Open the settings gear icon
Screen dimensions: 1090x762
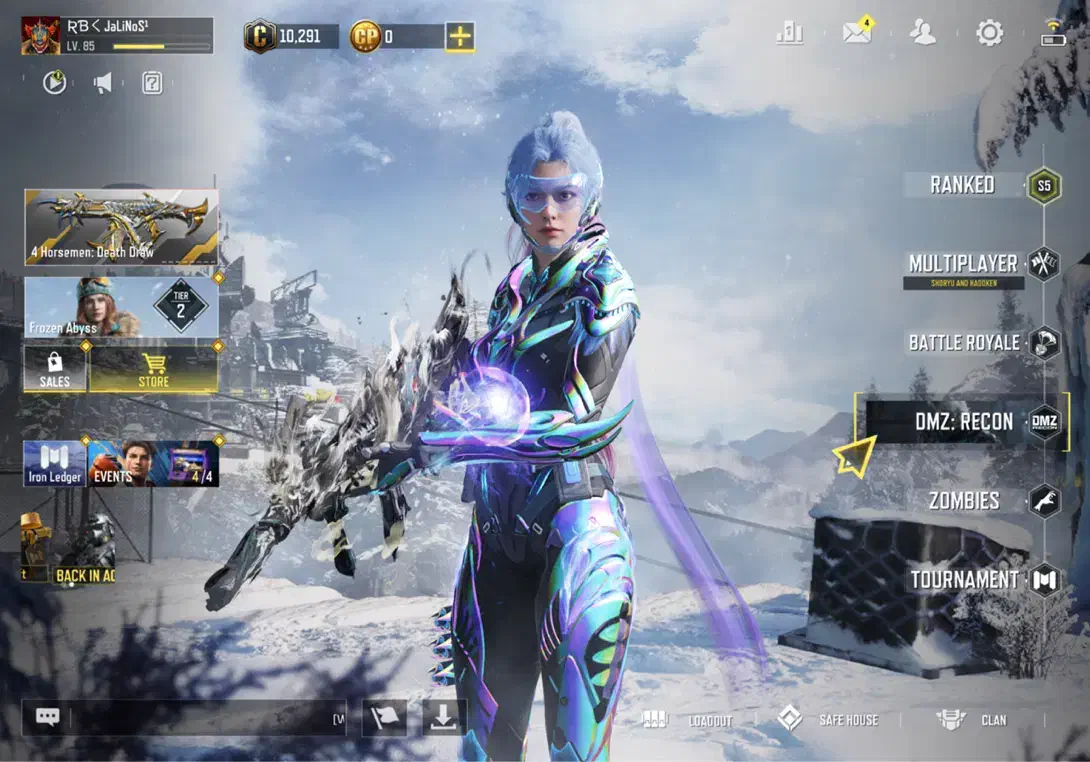coord(989,33)
